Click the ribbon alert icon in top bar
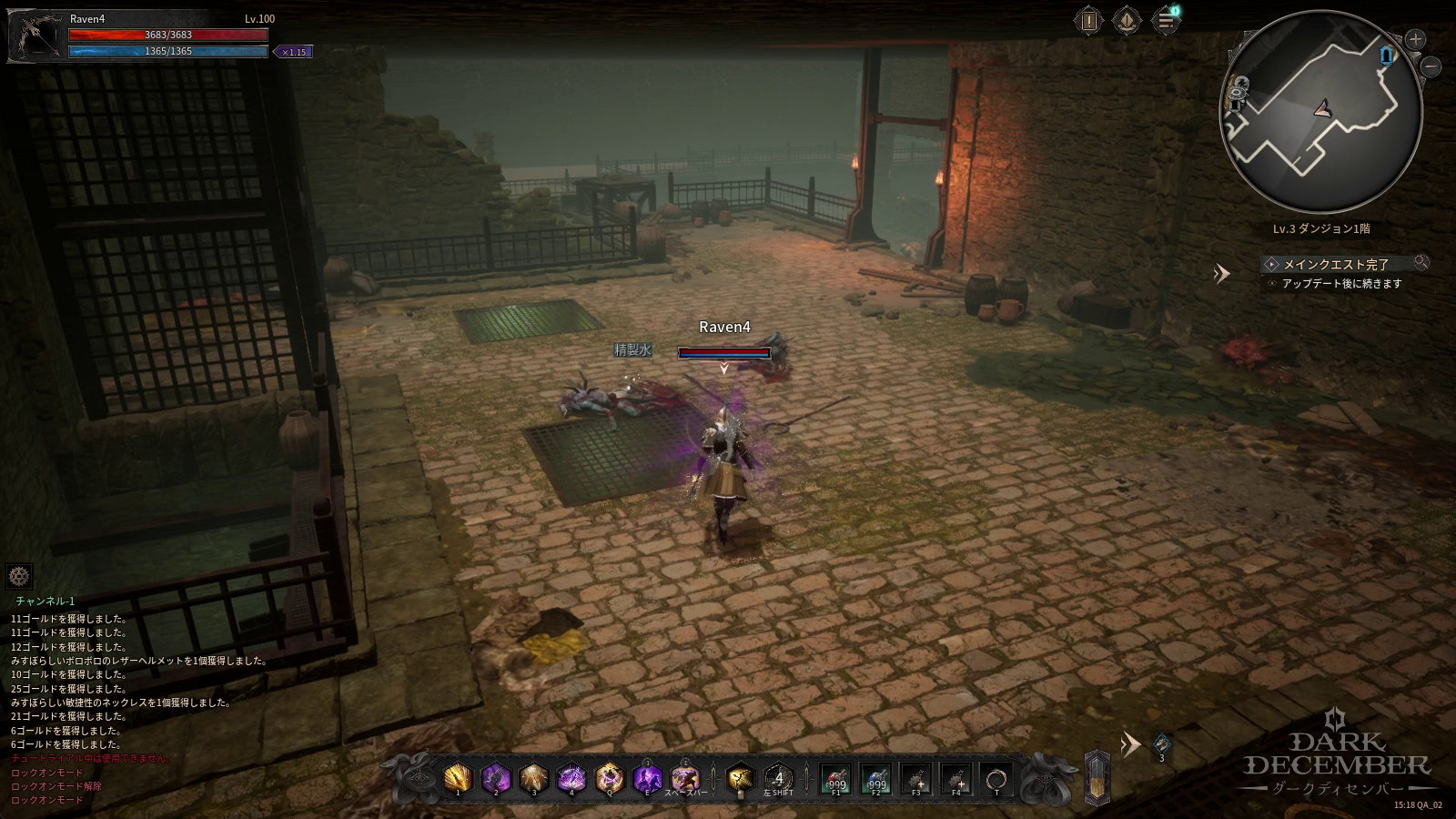 [1127, 20]
